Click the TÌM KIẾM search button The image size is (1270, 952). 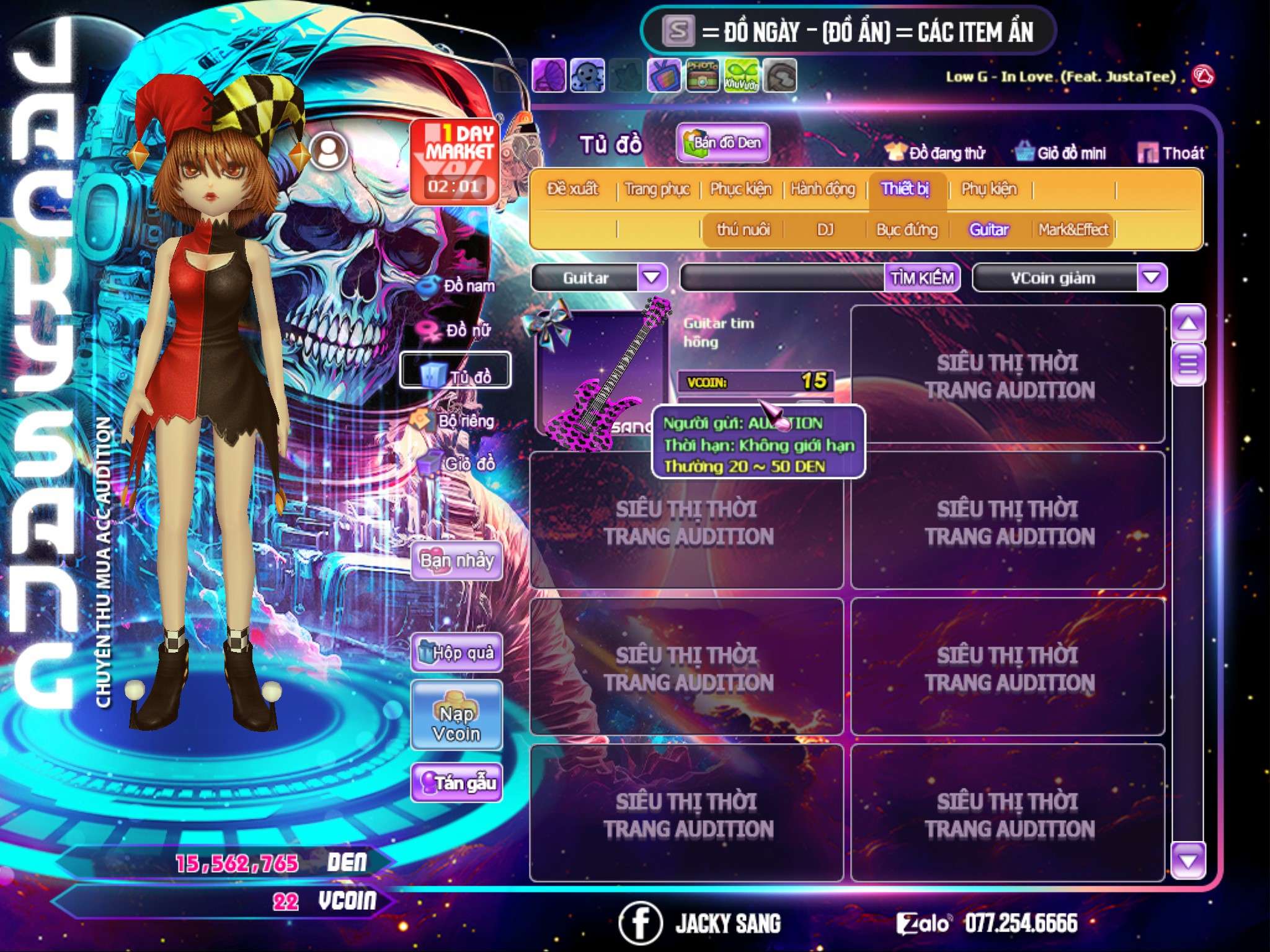click(921, 278)
